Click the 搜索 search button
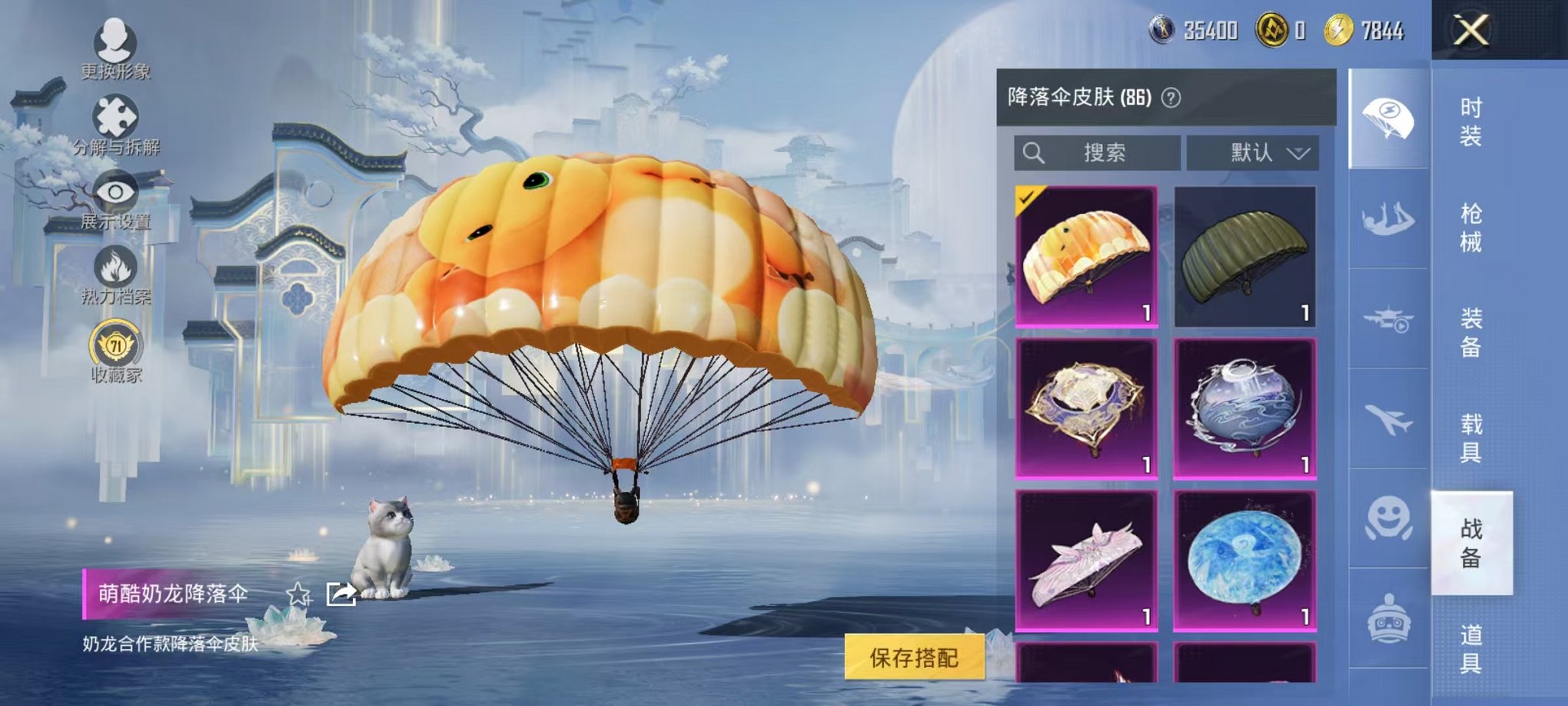 [1099, 152]
